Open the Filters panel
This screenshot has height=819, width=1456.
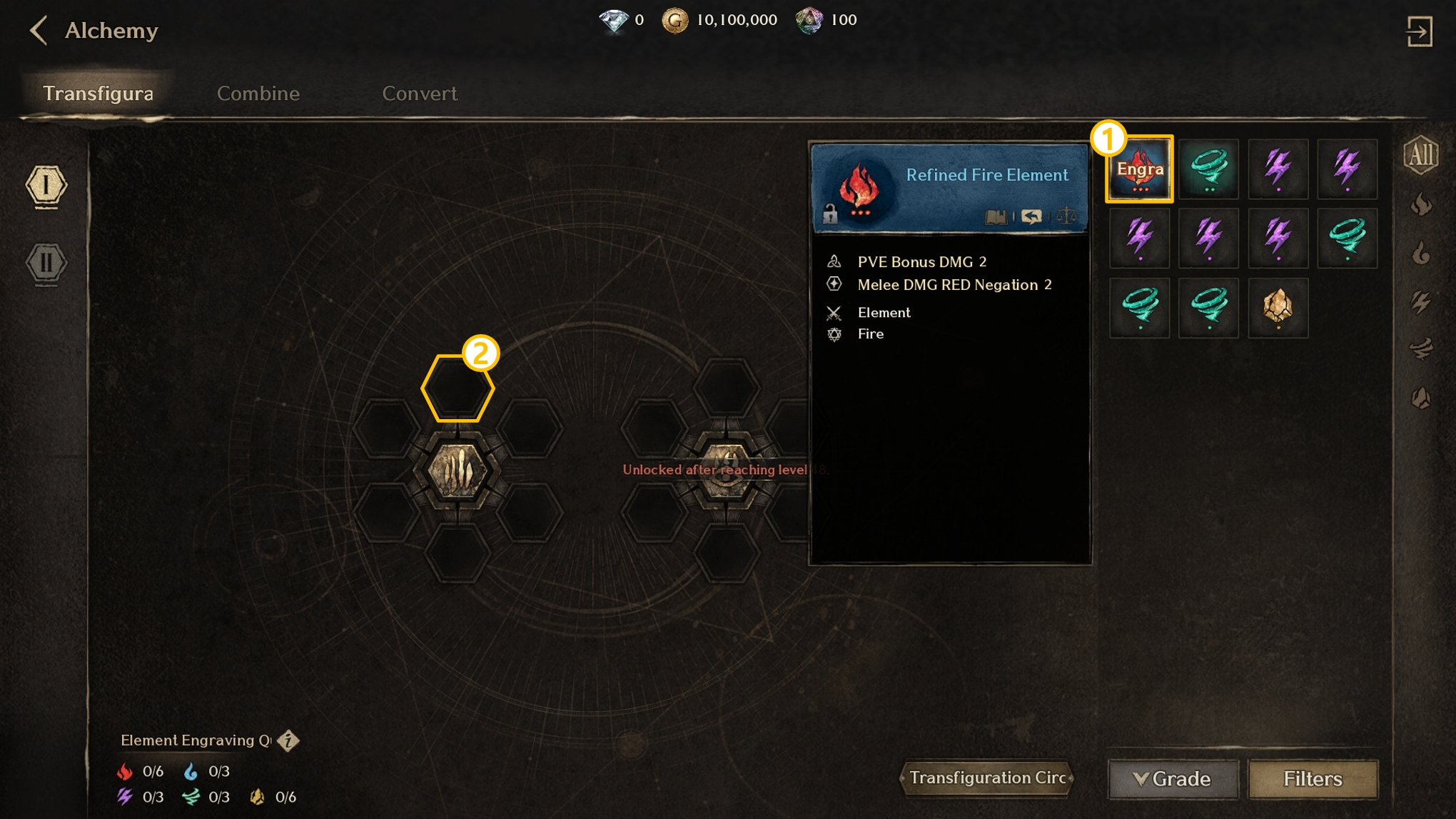pos(1312,778)
